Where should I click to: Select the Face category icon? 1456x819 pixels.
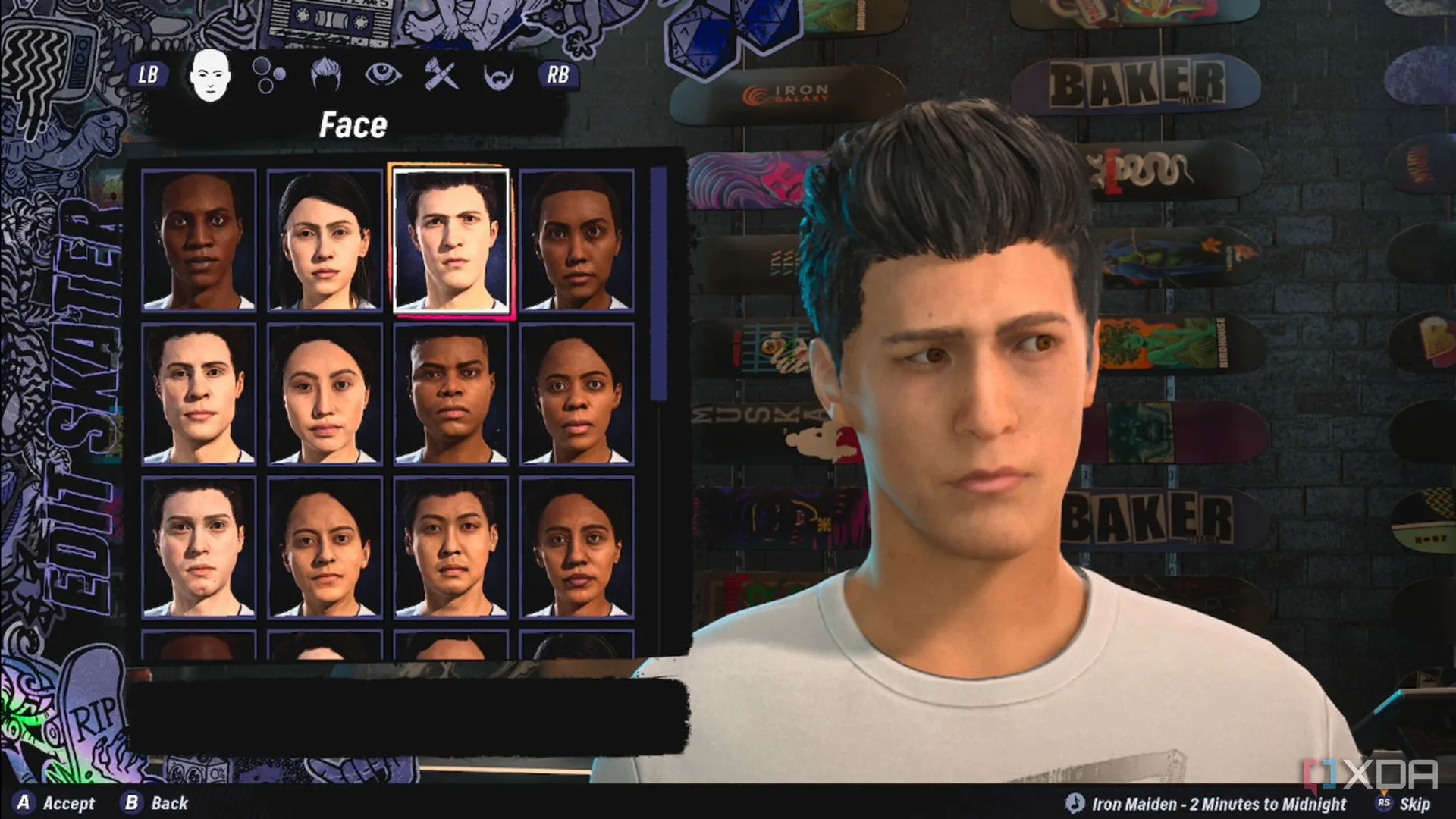click(211, 76)
